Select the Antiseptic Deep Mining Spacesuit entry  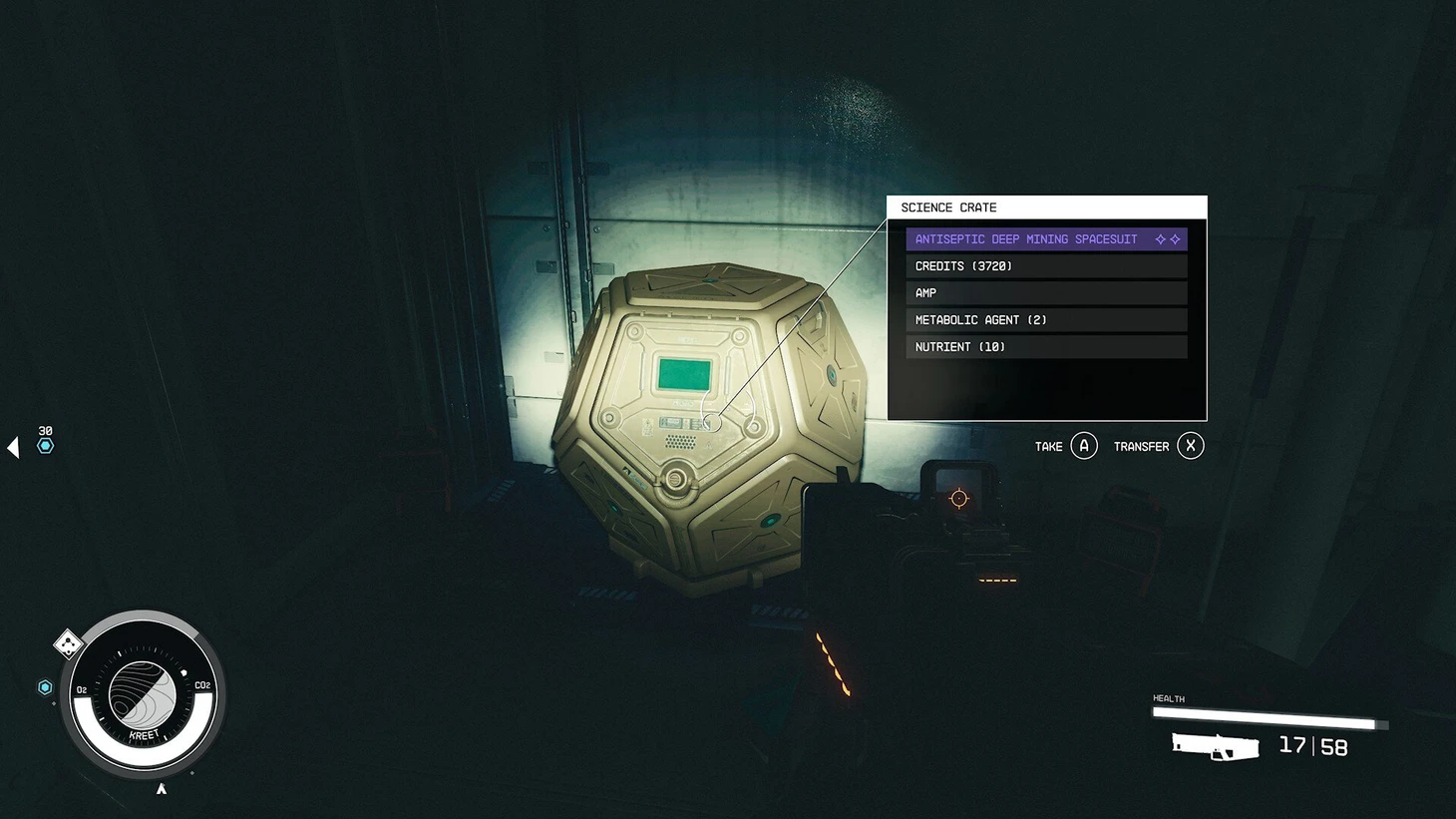tap(1045, 239)
